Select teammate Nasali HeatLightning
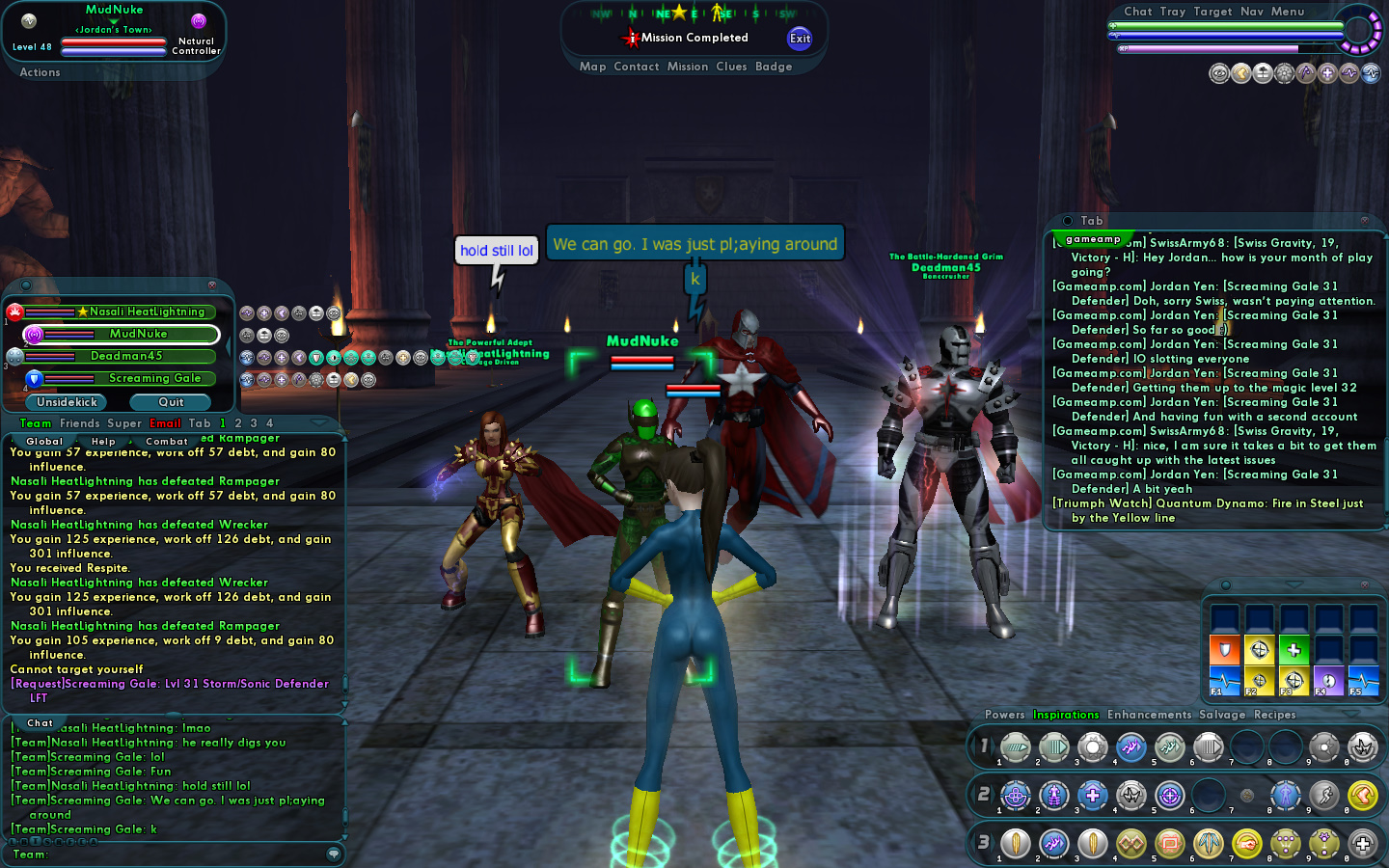 click(147, 312)
